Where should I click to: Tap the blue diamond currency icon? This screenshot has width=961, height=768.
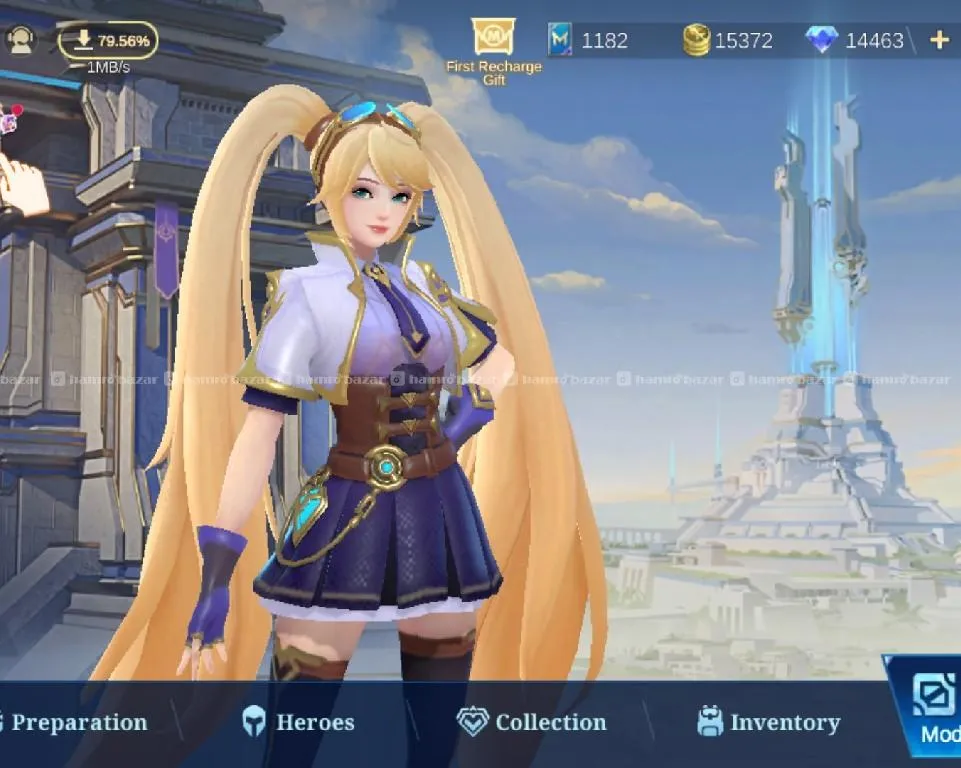coord(821,40)
